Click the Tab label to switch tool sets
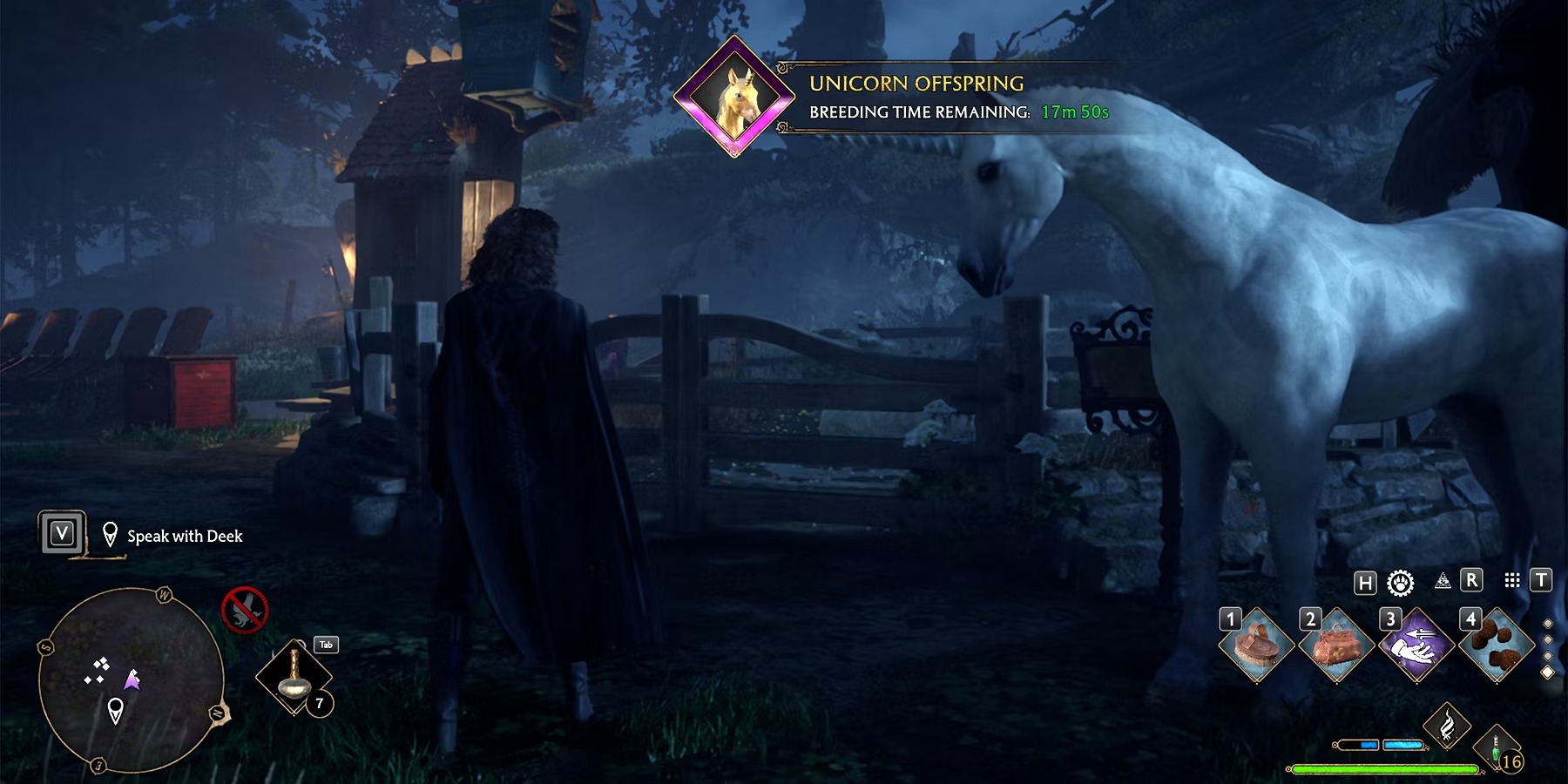The height and width of the screenshot is (784, 1568). click(327, 645)
